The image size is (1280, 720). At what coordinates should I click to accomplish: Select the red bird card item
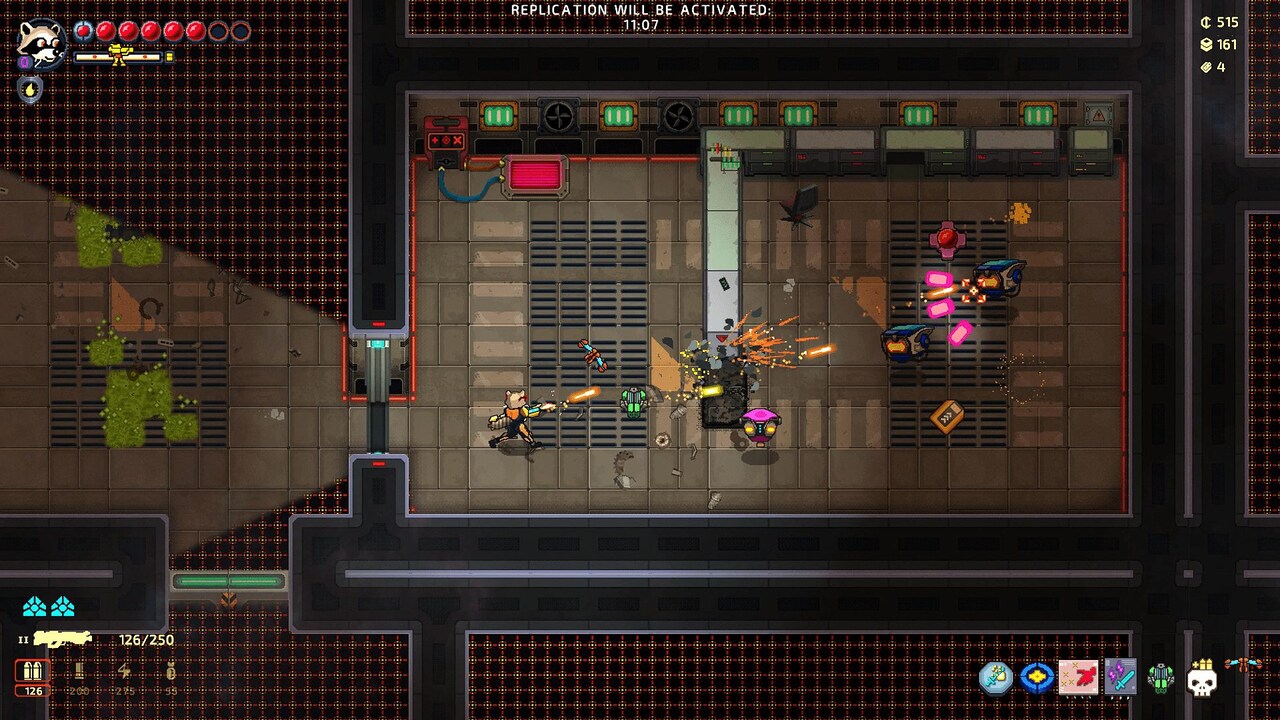click(x=1078, y=678)
